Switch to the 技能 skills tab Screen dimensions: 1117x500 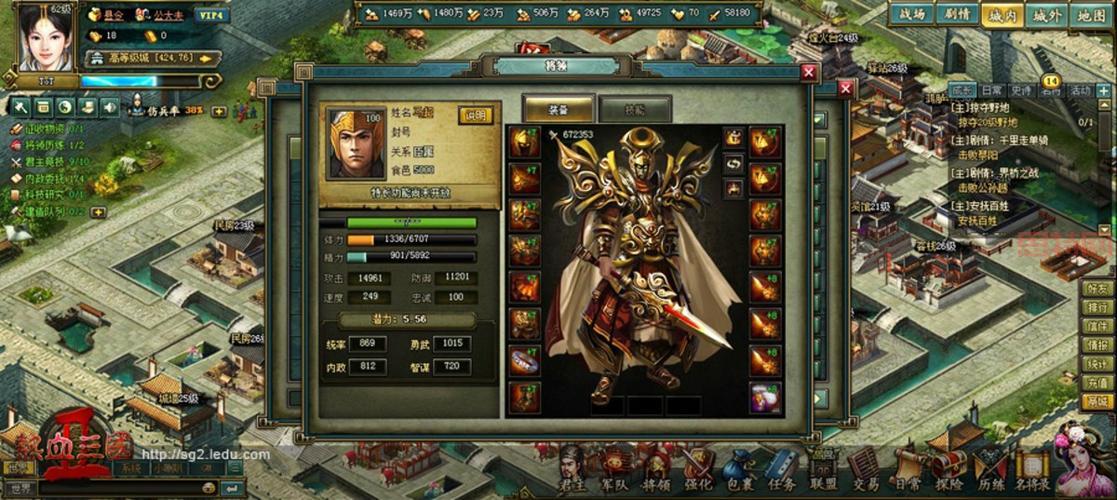pyautogui.click(x=634, y=109)
